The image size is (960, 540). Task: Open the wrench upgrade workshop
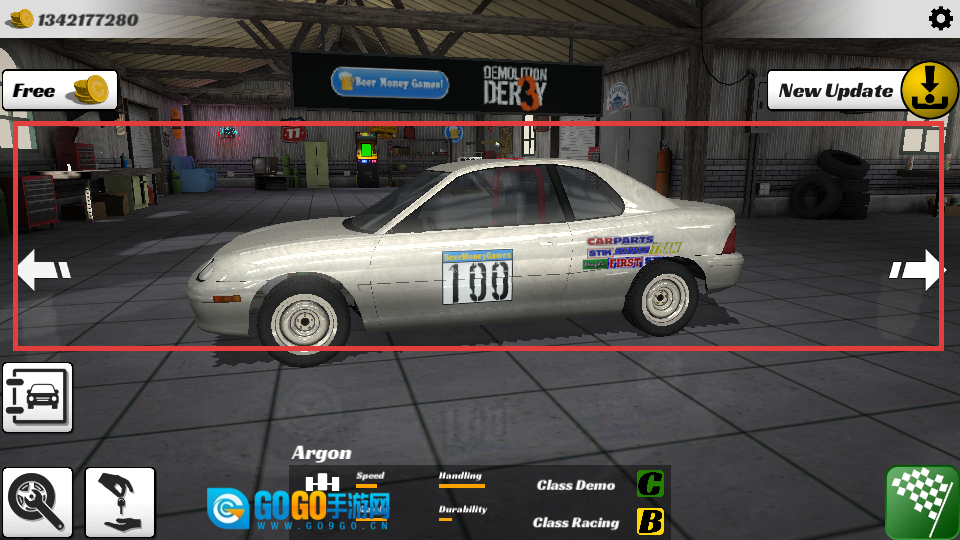tap(38, 502)
